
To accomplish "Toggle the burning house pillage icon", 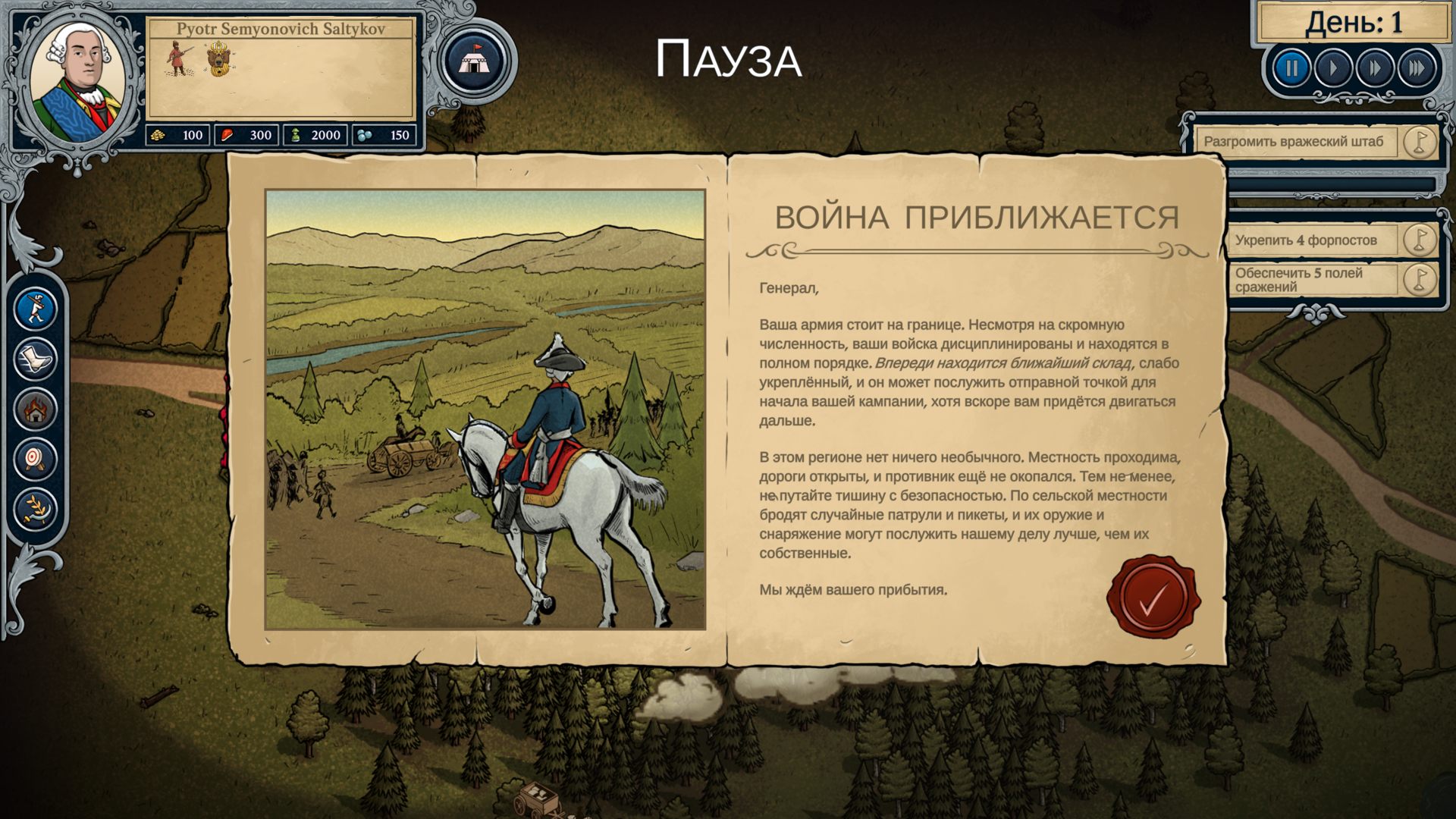I will point(36,409).
